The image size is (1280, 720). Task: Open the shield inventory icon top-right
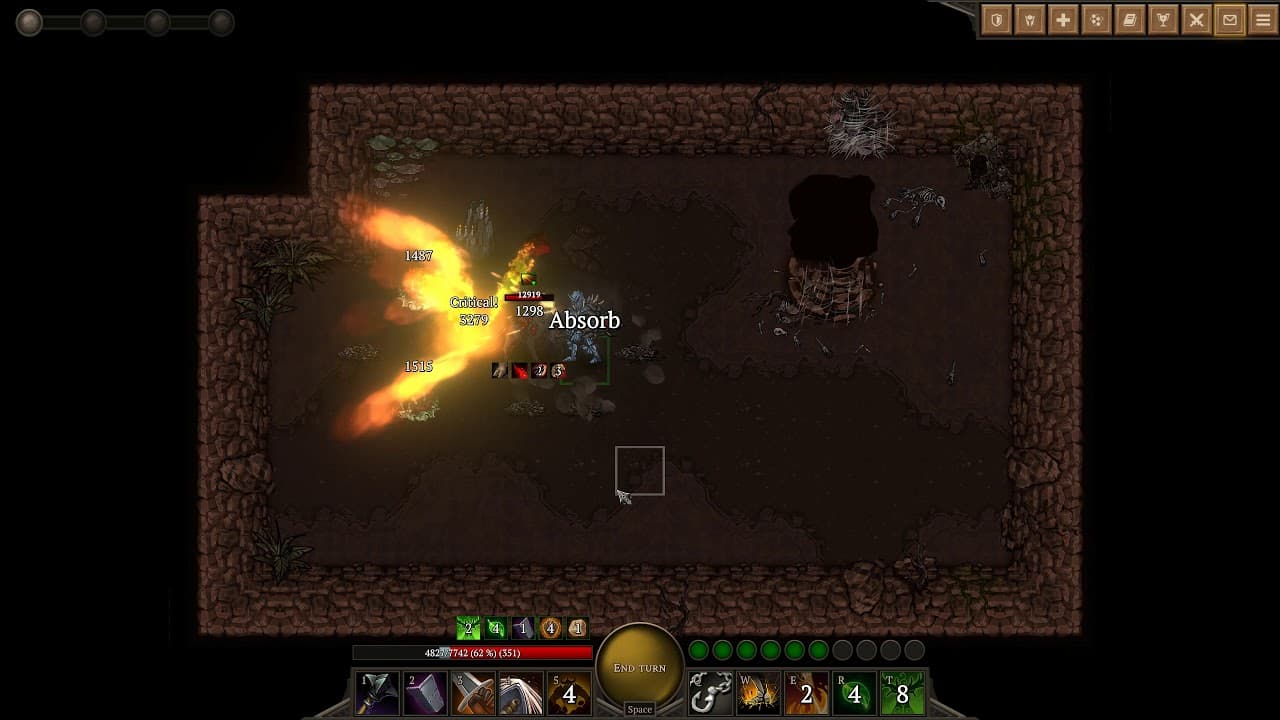coord(995,20)
